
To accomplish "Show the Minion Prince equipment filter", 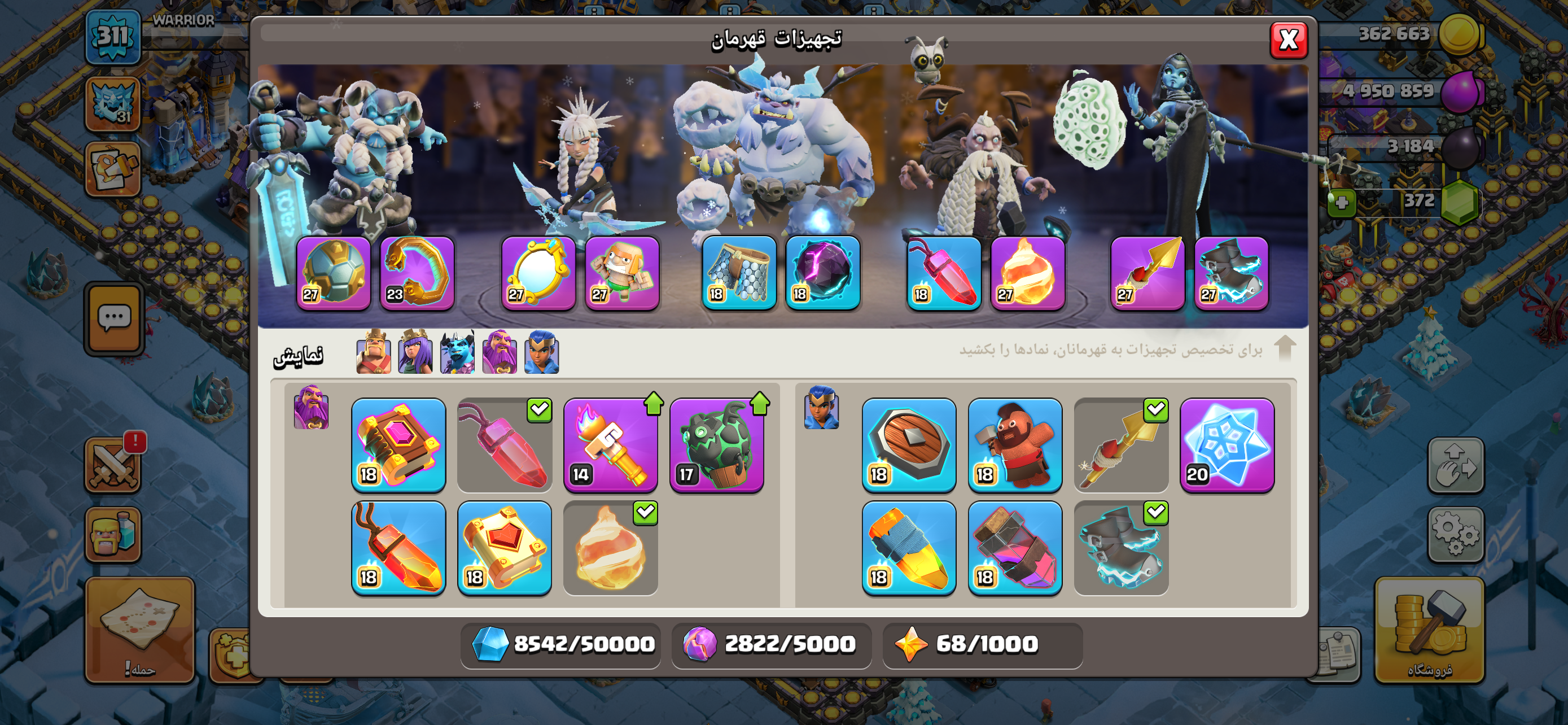I will click(457, 352).
